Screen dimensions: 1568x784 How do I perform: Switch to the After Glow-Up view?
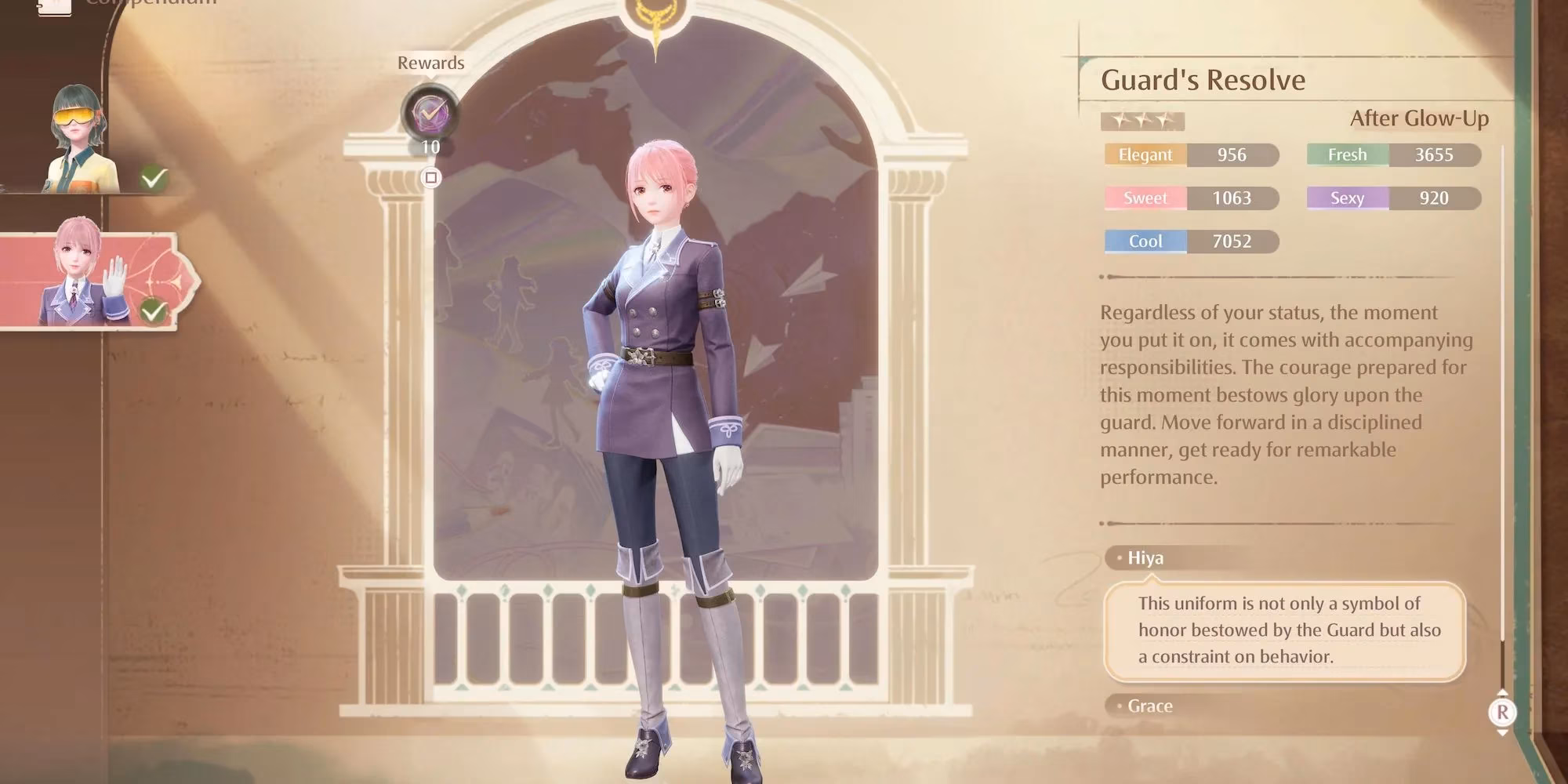pos(1419,119)
